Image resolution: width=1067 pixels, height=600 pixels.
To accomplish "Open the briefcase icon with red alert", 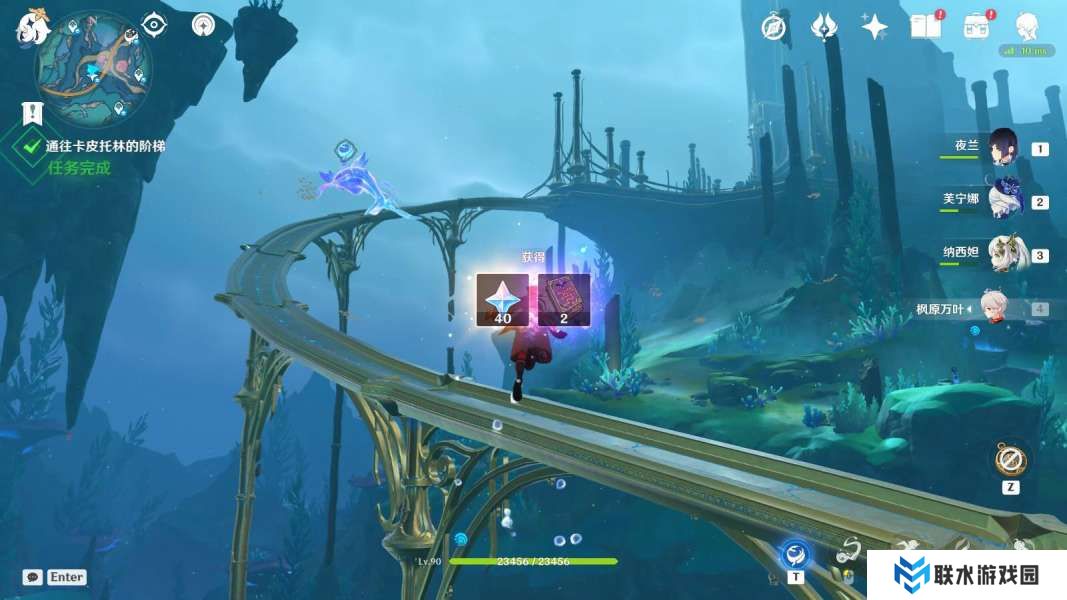I will pos(976,27).
